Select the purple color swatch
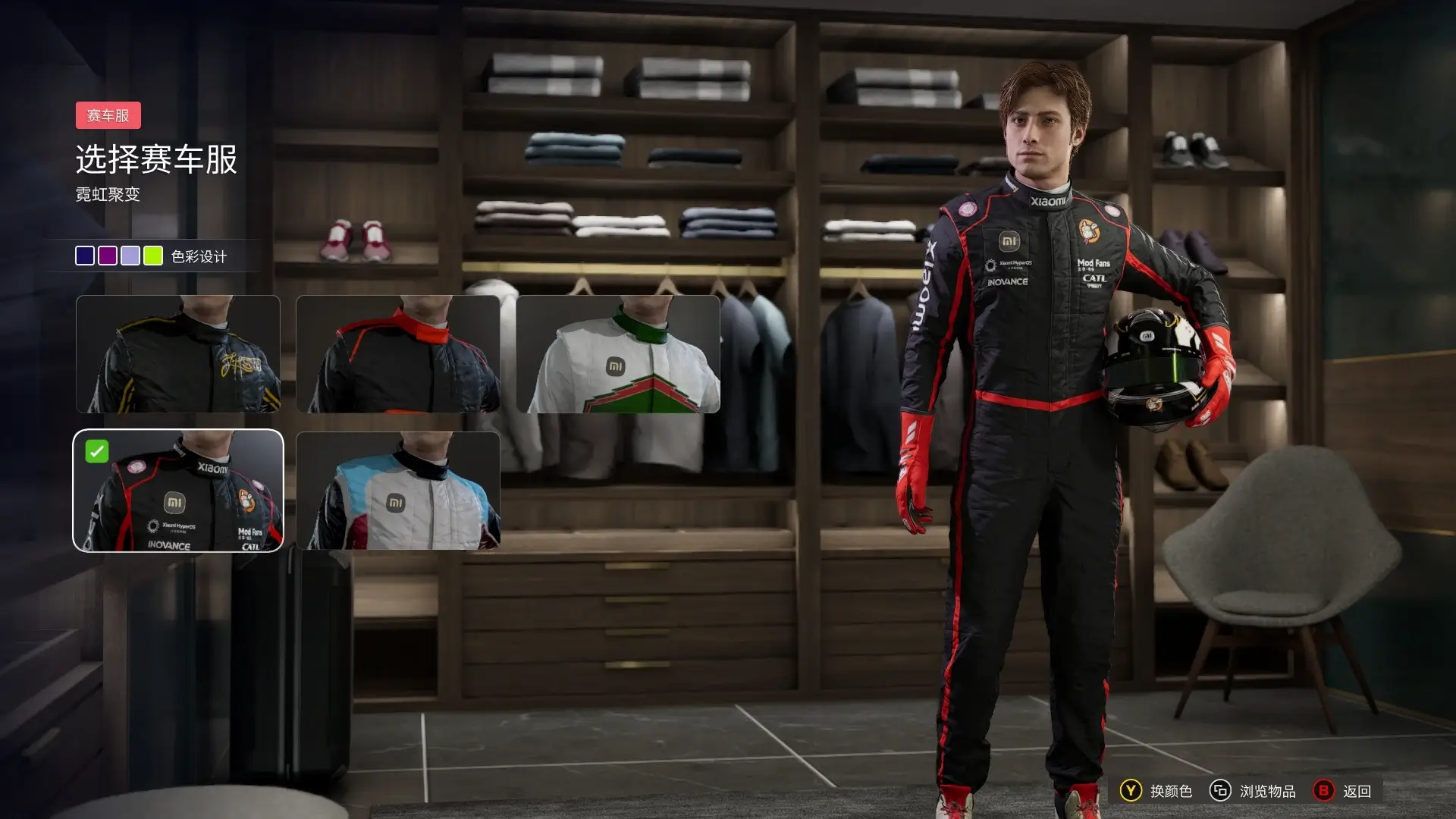This screenshot has width=1456, height=819. pyautogui.click(x=108, y=256)
